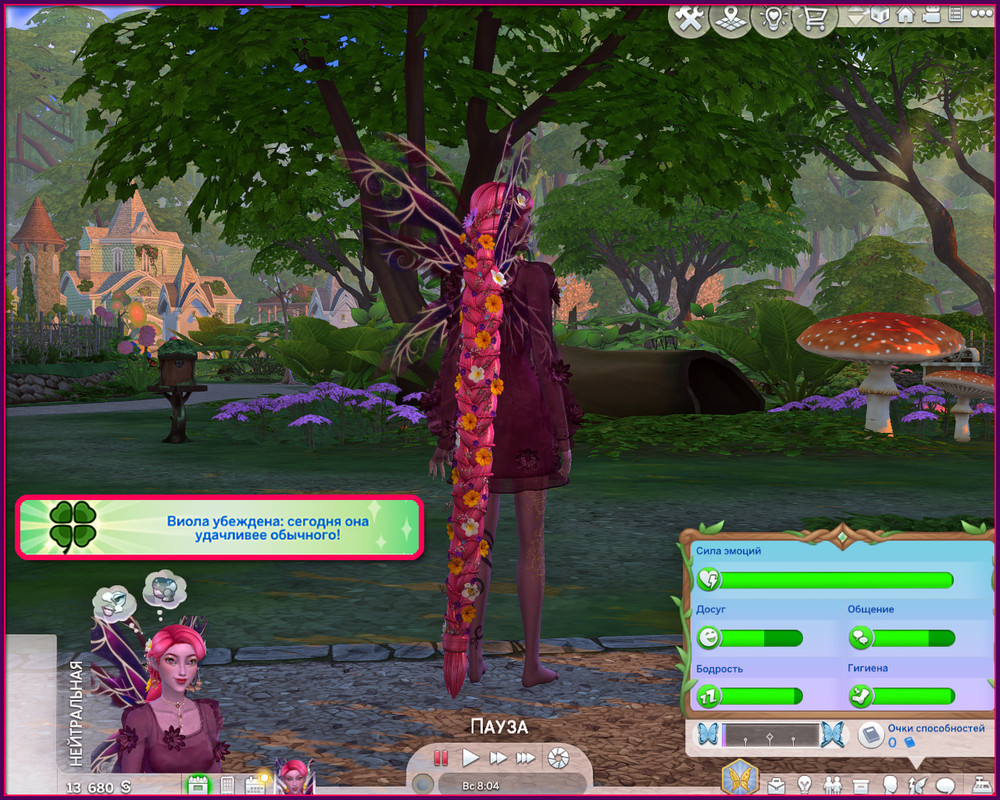Open the shopping cart store
This screenshot has width=1000, height=800.
pyautogui.click(x=814, y=19)
